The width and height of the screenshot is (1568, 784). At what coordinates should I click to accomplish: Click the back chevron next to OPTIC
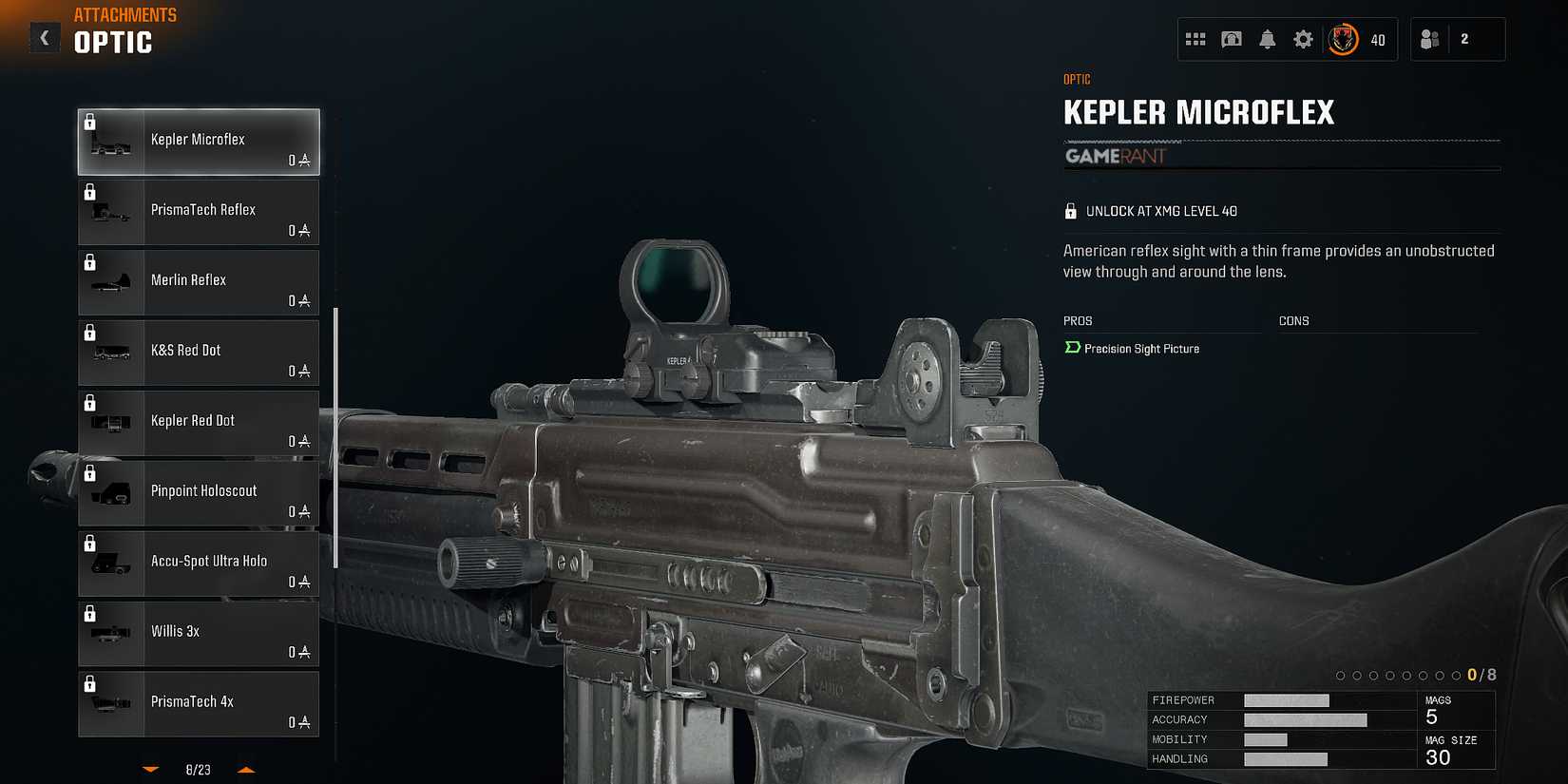click(x=44, y=37)
